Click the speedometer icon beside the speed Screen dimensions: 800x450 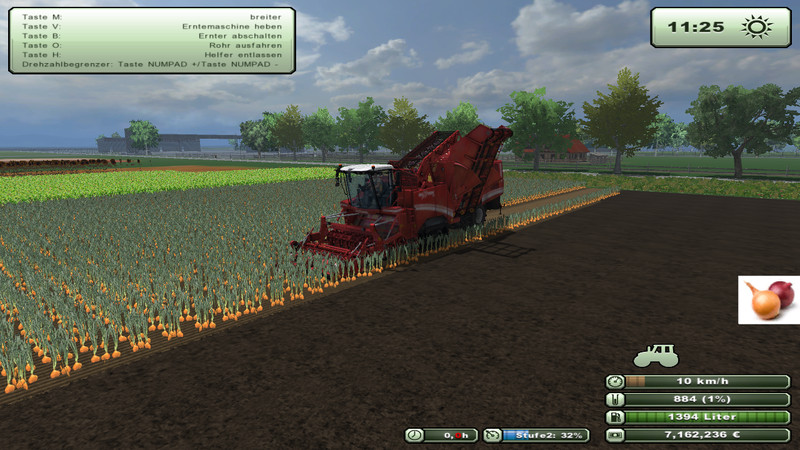pyautogui.click(x=615, y=381)
